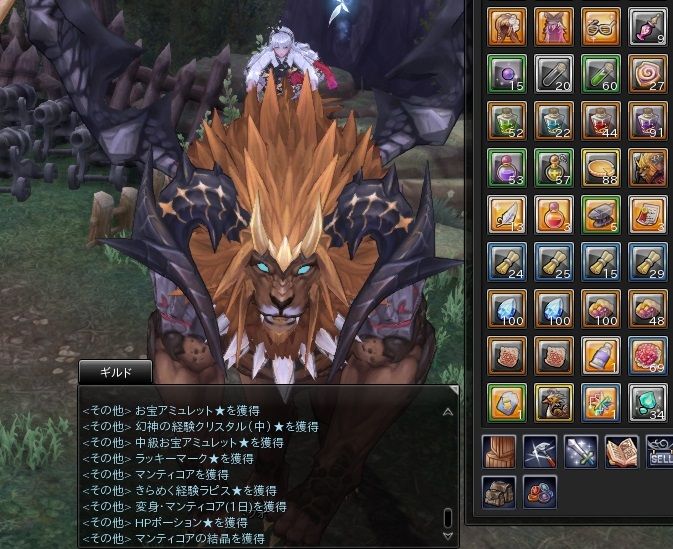Select the red potion jar stack of 44
This screenshot has height=549, width=673.
(600, 120)
